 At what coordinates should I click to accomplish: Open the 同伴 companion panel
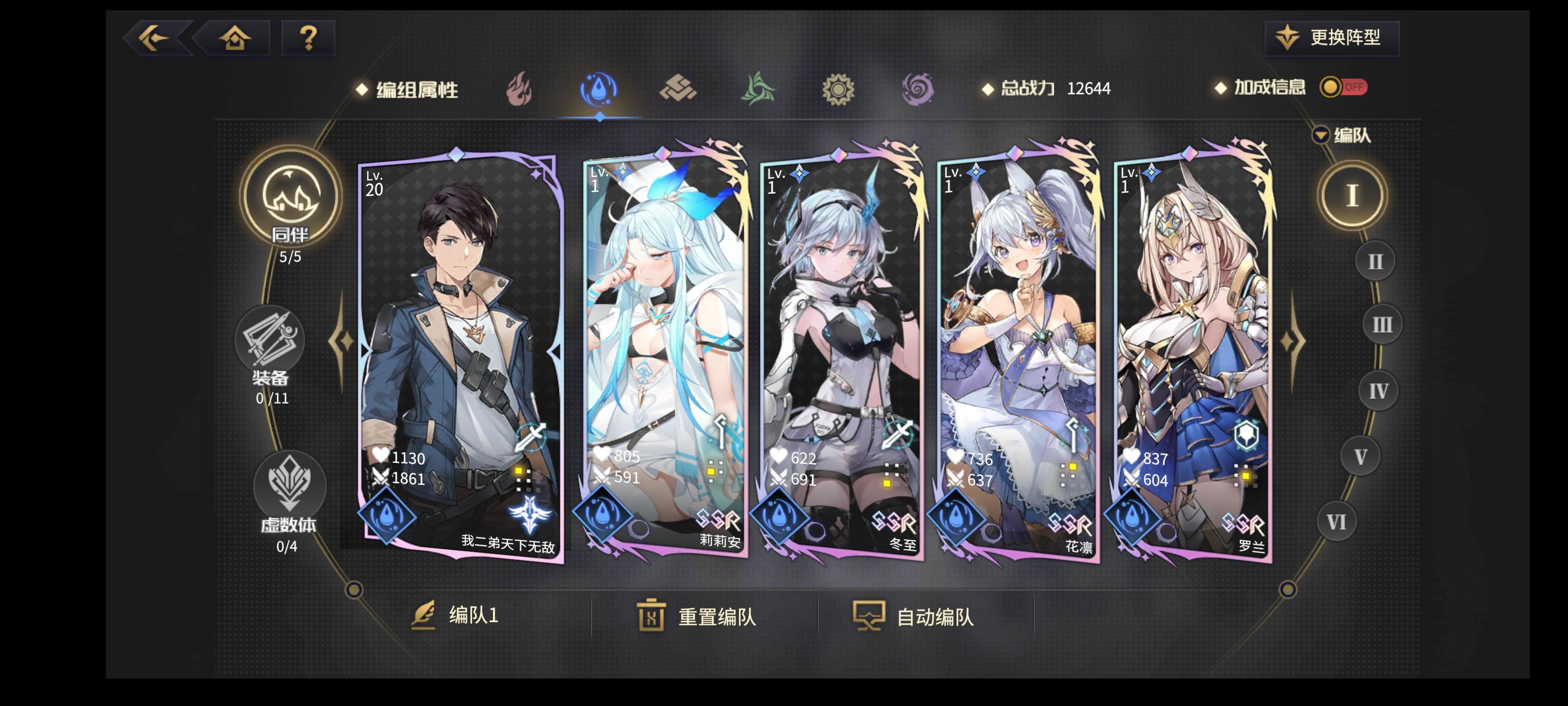coord(291,204)
